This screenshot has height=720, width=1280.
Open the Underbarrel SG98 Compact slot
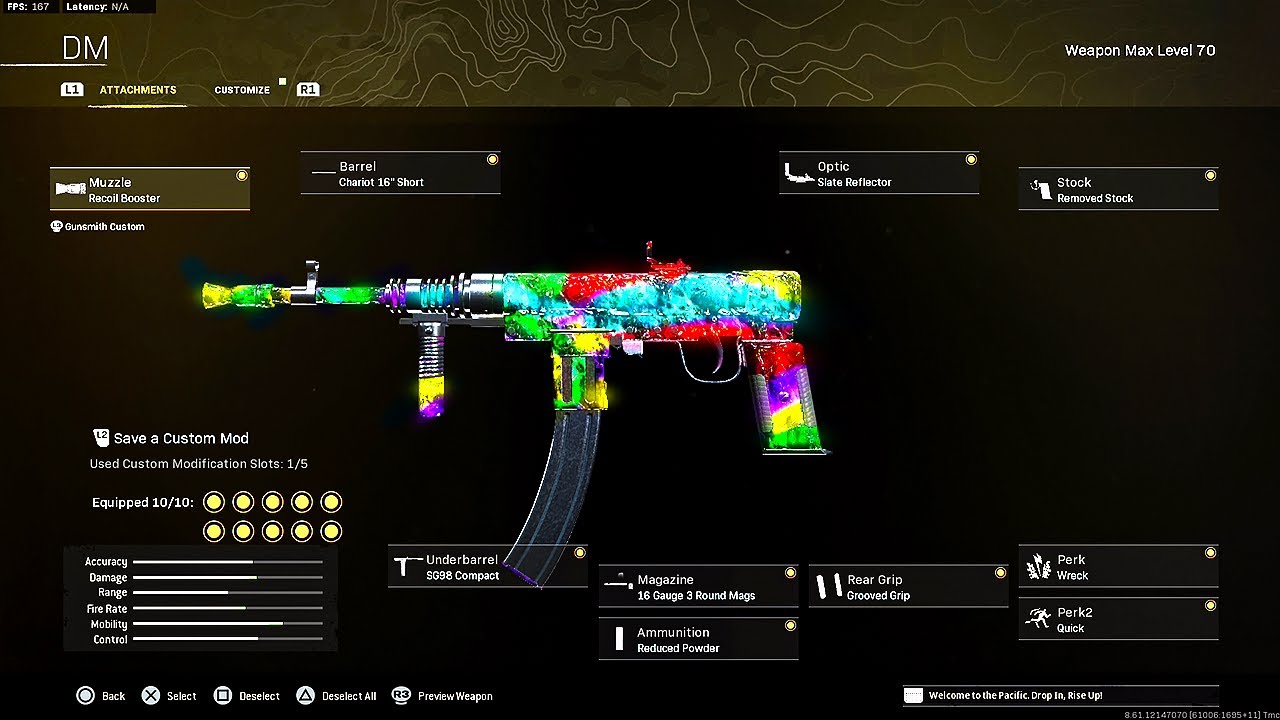487,567
